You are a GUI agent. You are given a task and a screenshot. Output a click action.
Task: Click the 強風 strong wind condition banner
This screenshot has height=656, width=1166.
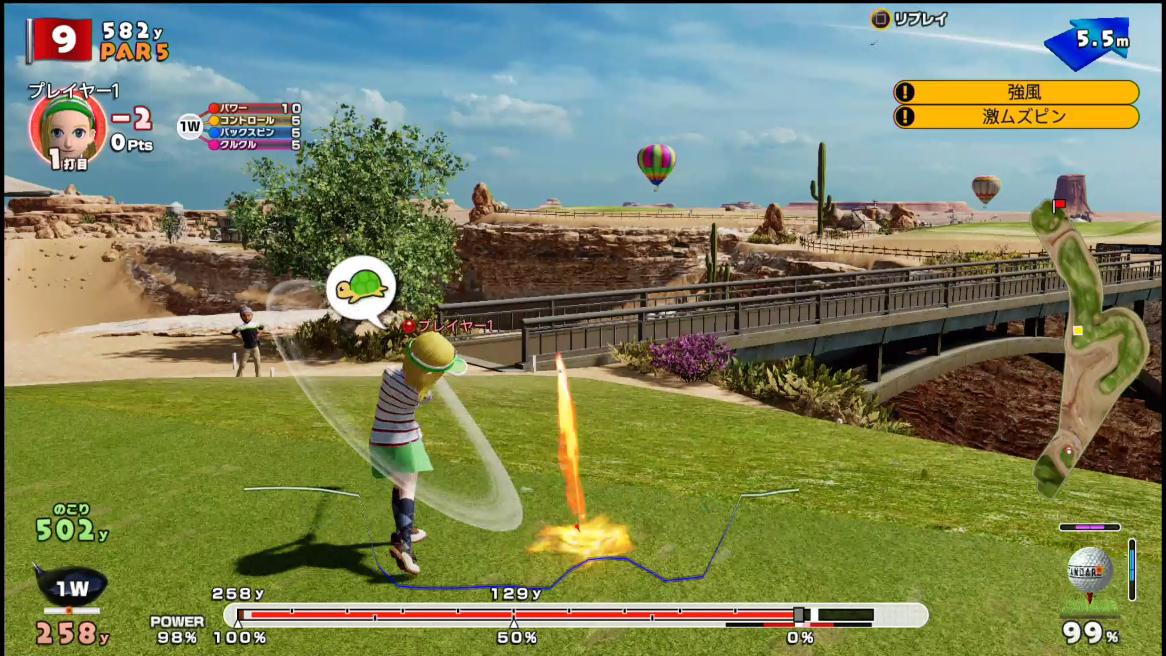pyautogui.click(x=1015, y=92)
